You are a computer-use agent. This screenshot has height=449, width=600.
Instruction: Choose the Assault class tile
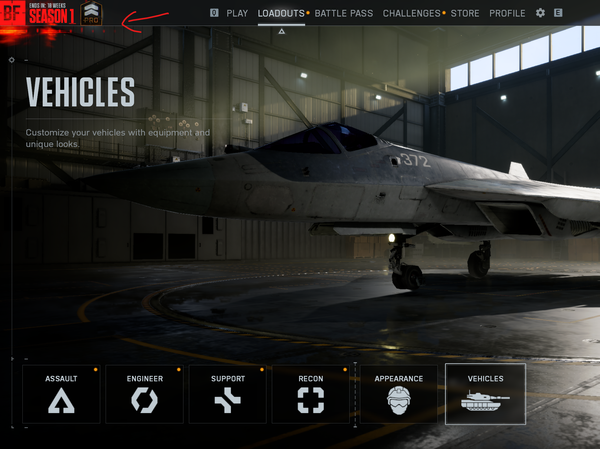[61, 393]
